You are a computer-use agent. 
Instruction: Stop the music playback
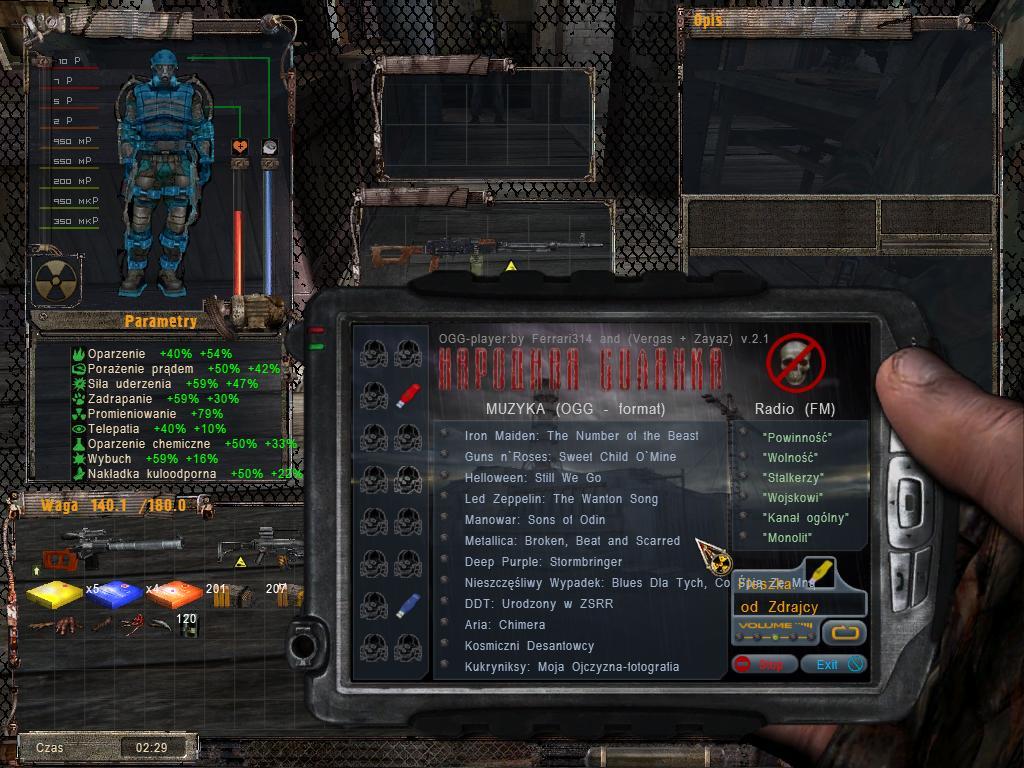(x=764, y=664)
